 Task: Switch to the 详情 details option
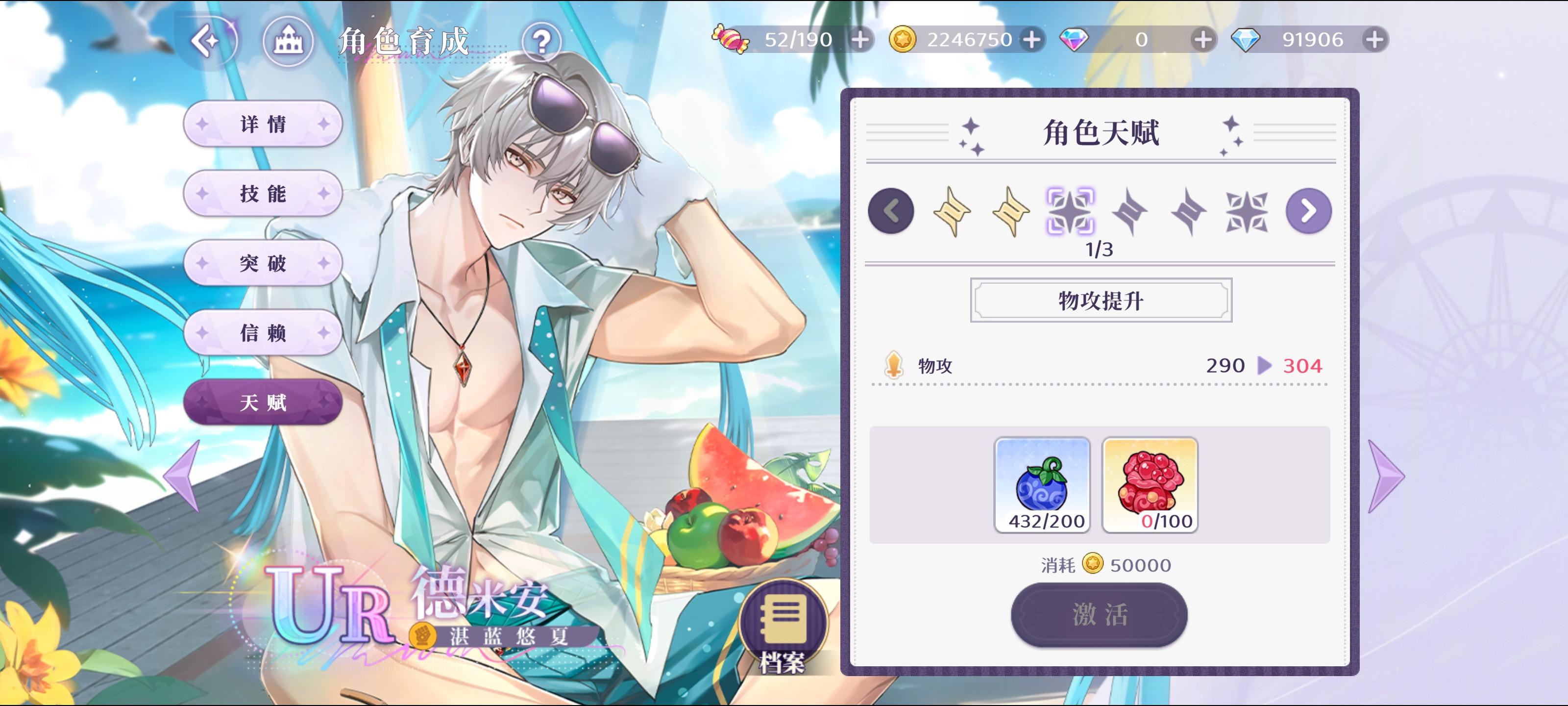click(x=264, y=123)
